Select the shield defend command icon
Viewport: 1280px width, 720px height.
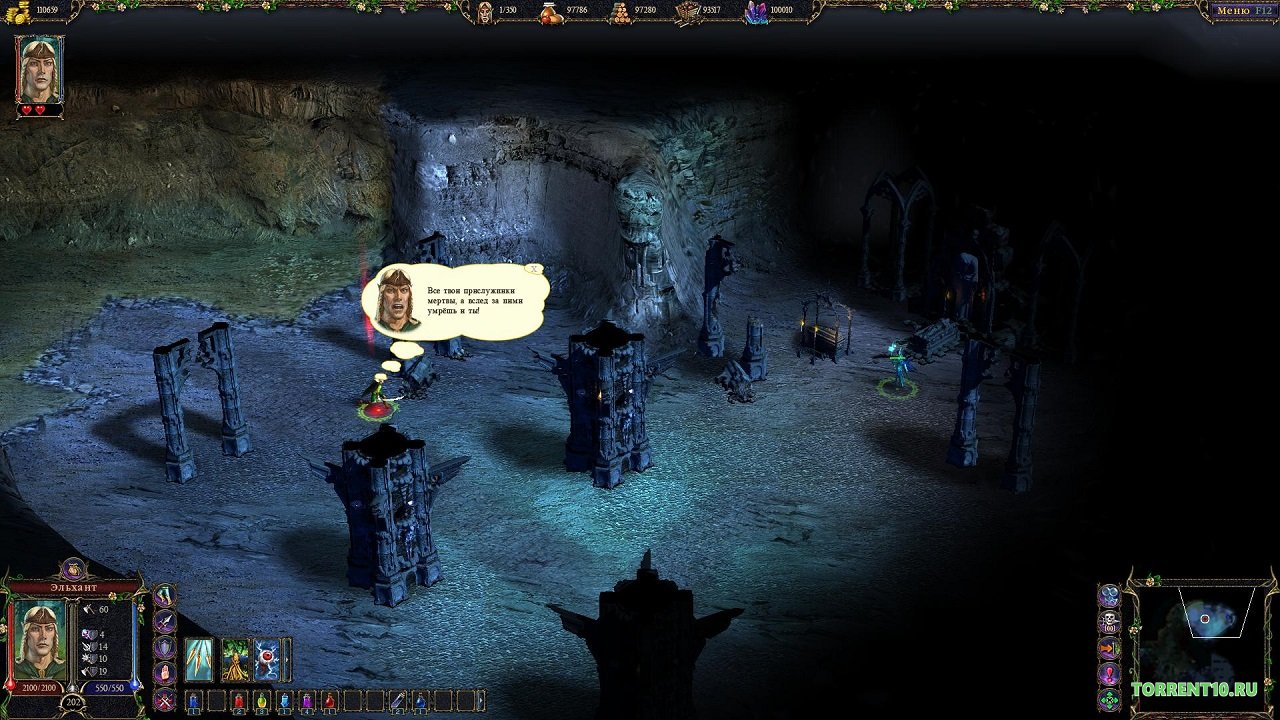pos(164,648)
